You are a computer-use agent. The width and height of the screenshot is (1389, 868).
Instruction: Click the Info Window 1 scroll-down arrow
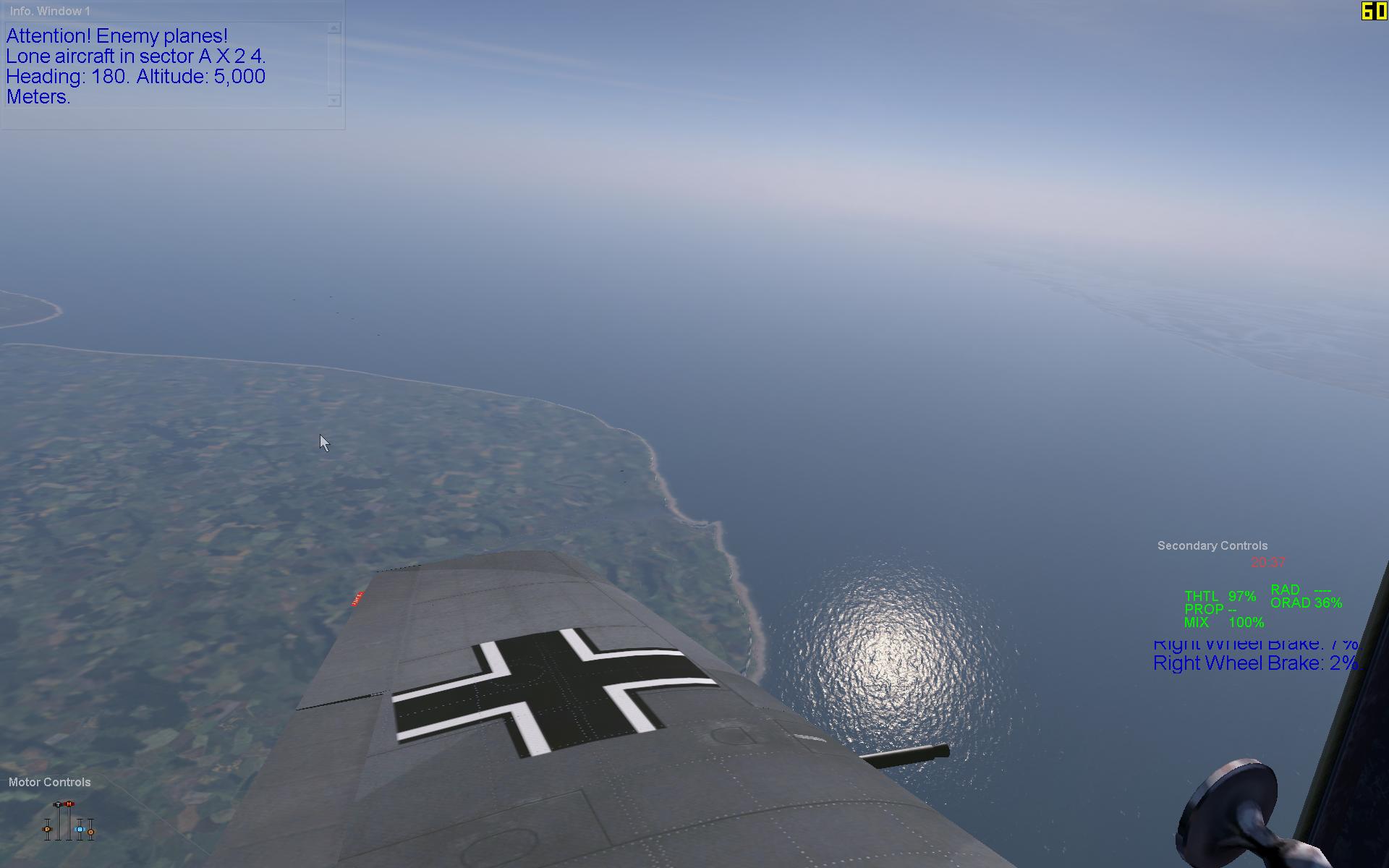pos(334,98)
